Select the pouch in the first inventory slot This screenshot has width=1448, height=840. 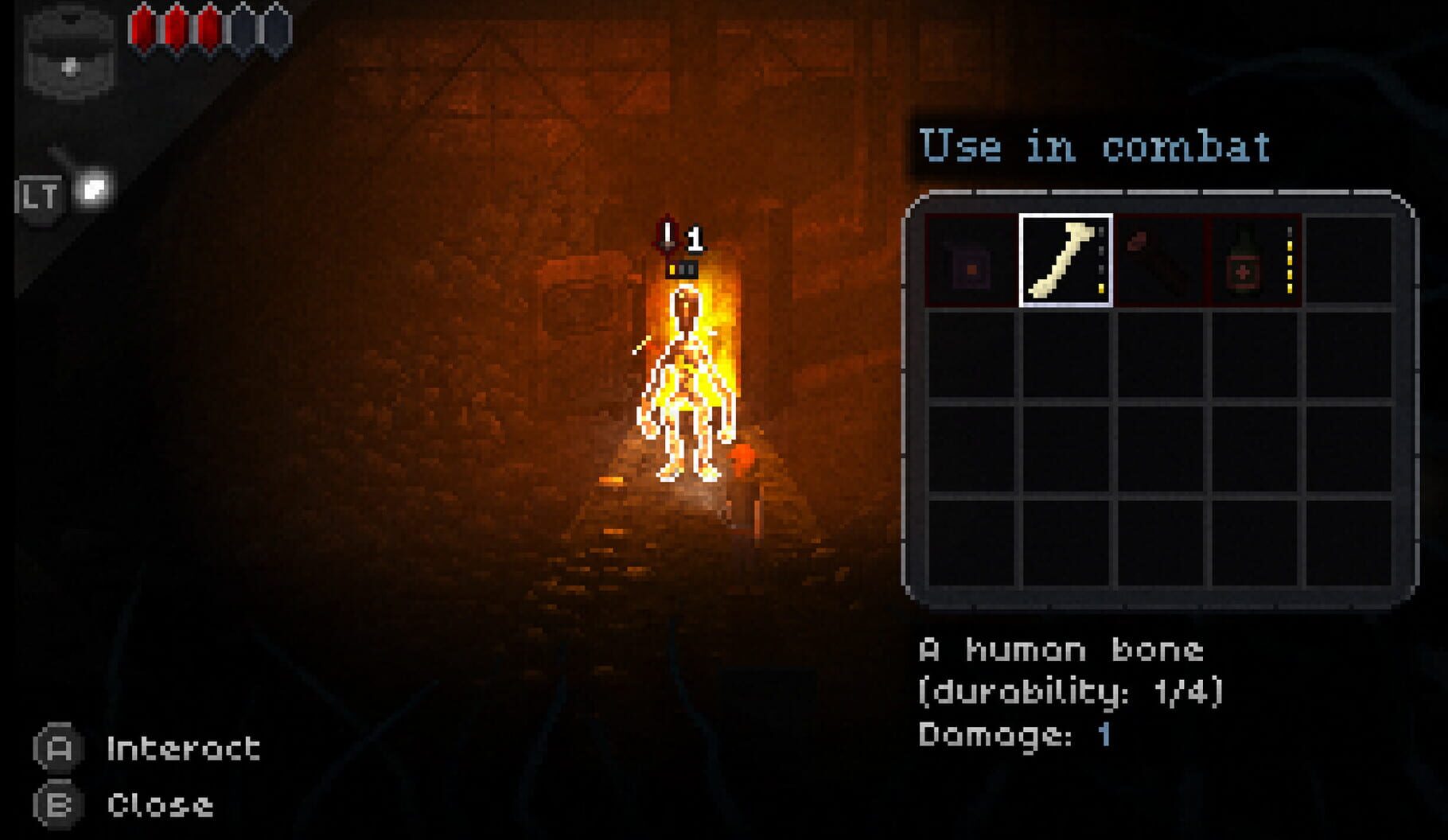coord(972,262)
